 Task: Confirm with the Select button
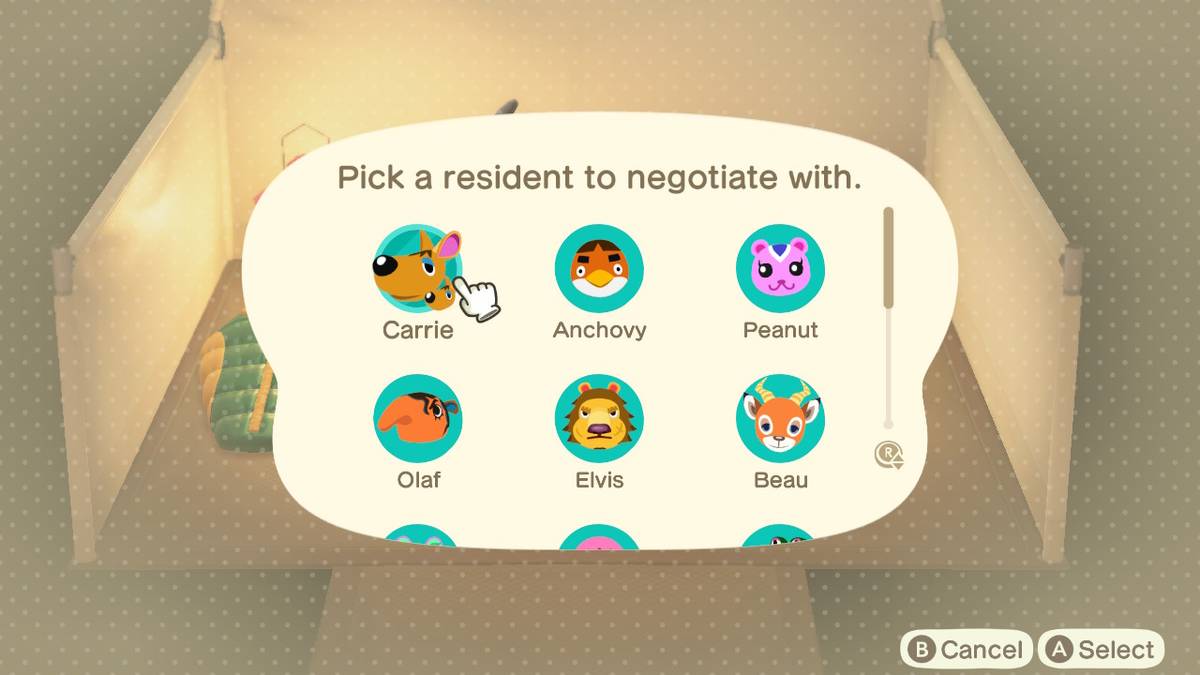coord(1101,650)
